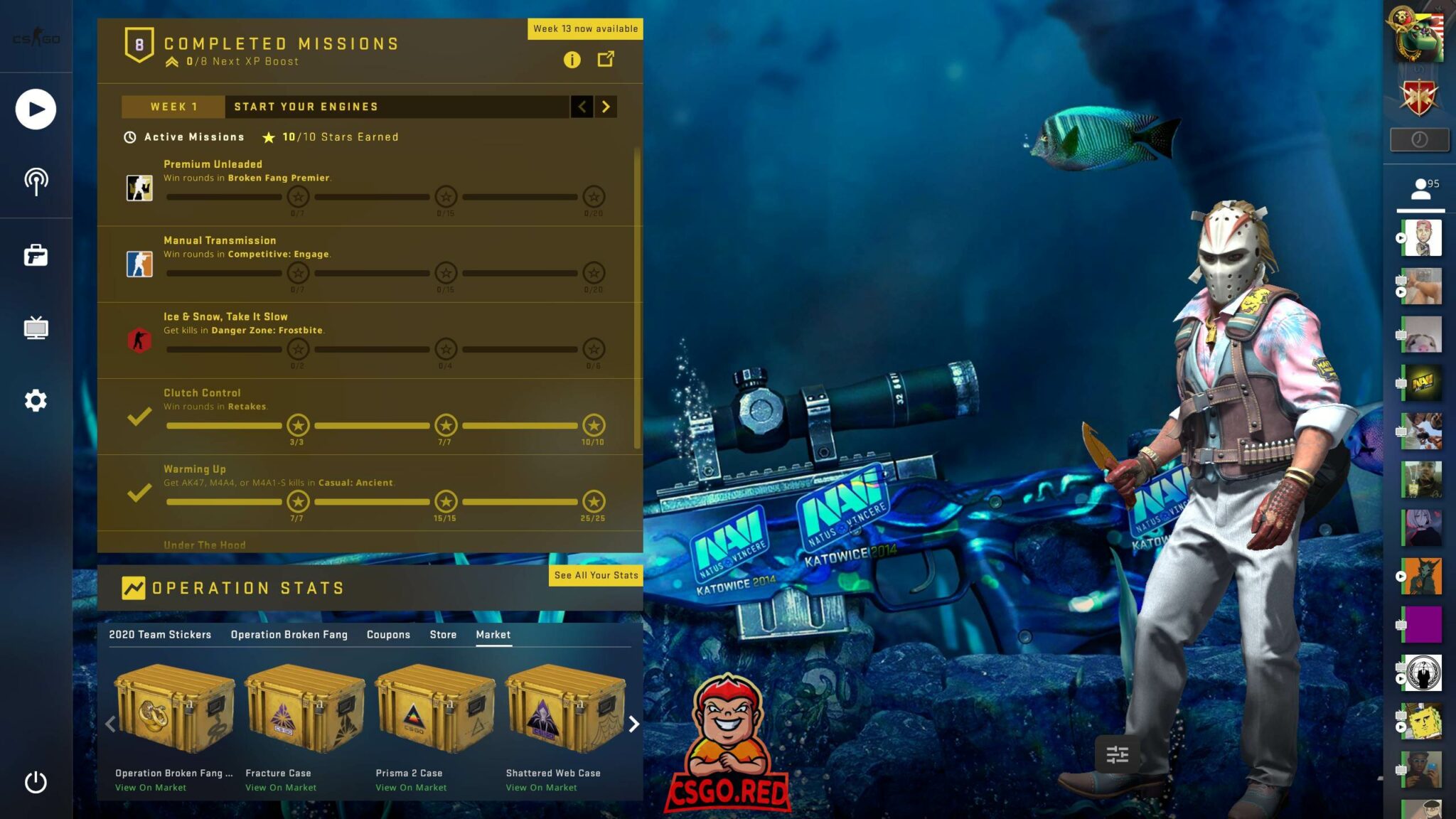Open the missions external link icon
1456x819 pixels.
tap(606, 59)
